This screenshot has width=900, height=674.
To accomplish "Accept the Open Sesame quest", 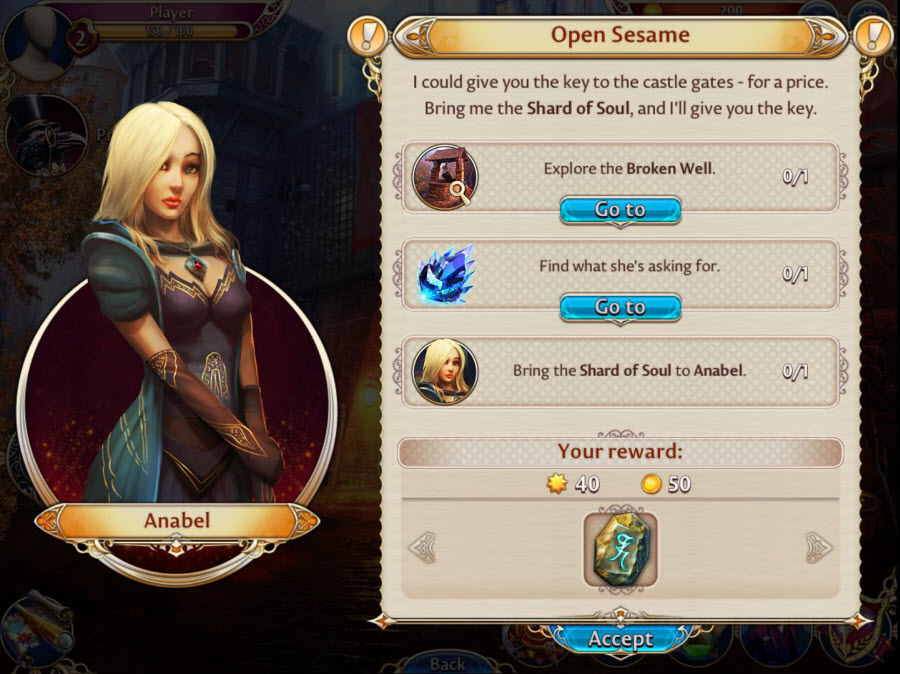I will tap(620, 639).
